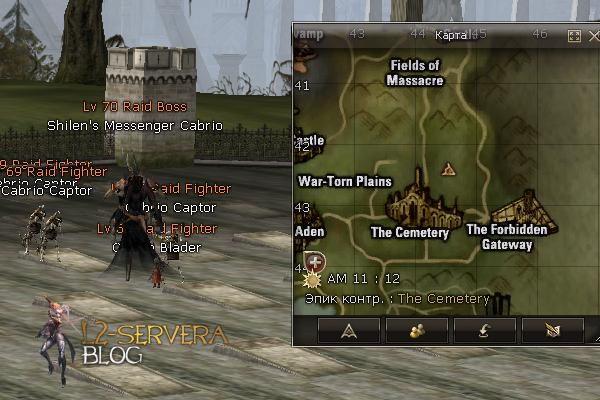600x400 pixels.
Task: Maximize the map window
Action: coord(574,35)
